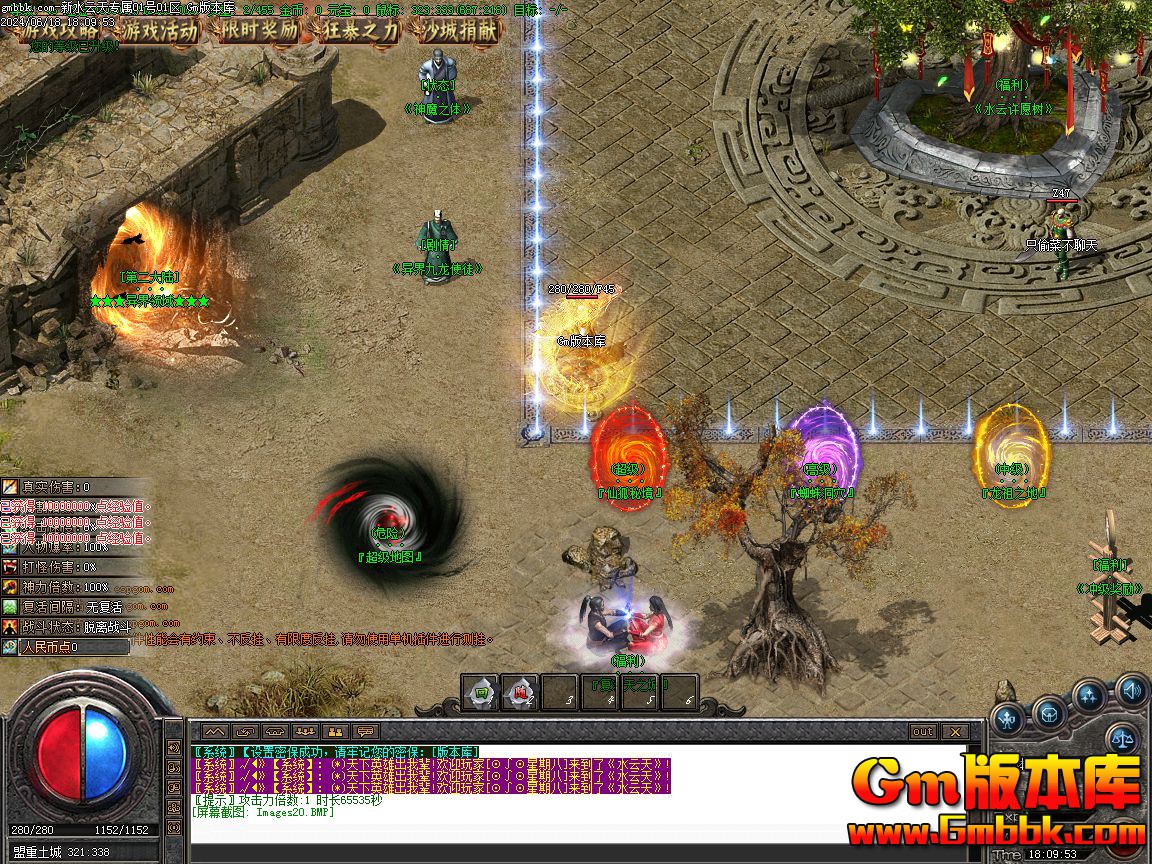The image size is (1152, 864).
Task: Use the green scroll in hotbar slot 1
Action: pos(481,692)
